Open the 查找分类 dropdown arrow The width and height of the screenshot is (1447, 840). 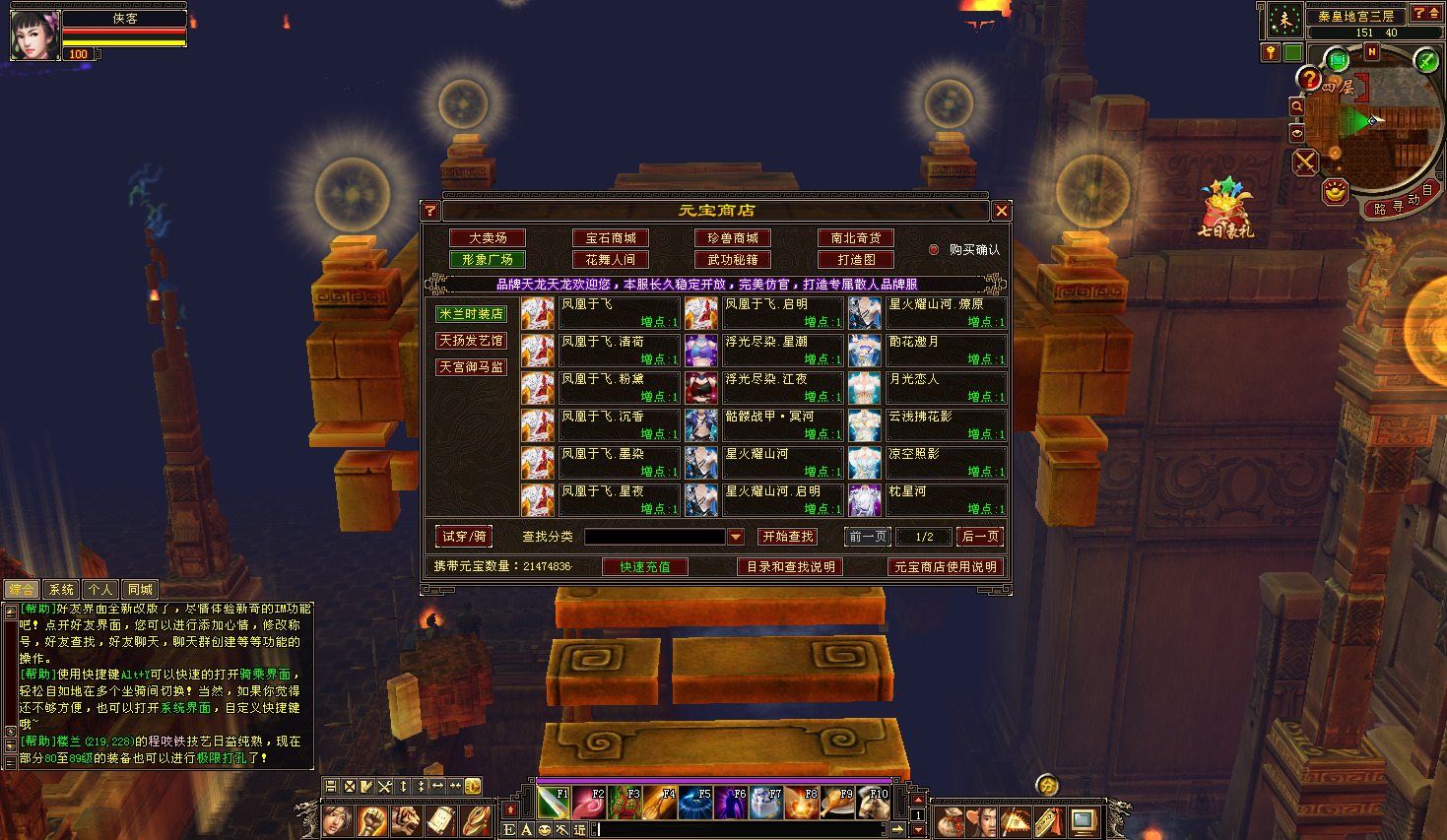[735, 537]
